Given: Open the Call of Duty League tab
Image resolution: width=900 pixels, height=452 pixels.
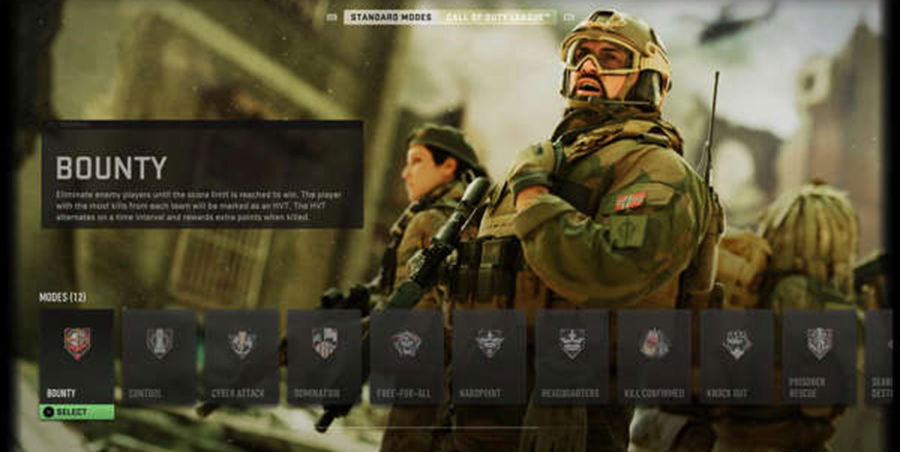Looking at the screenshot, I should point(500,17).
